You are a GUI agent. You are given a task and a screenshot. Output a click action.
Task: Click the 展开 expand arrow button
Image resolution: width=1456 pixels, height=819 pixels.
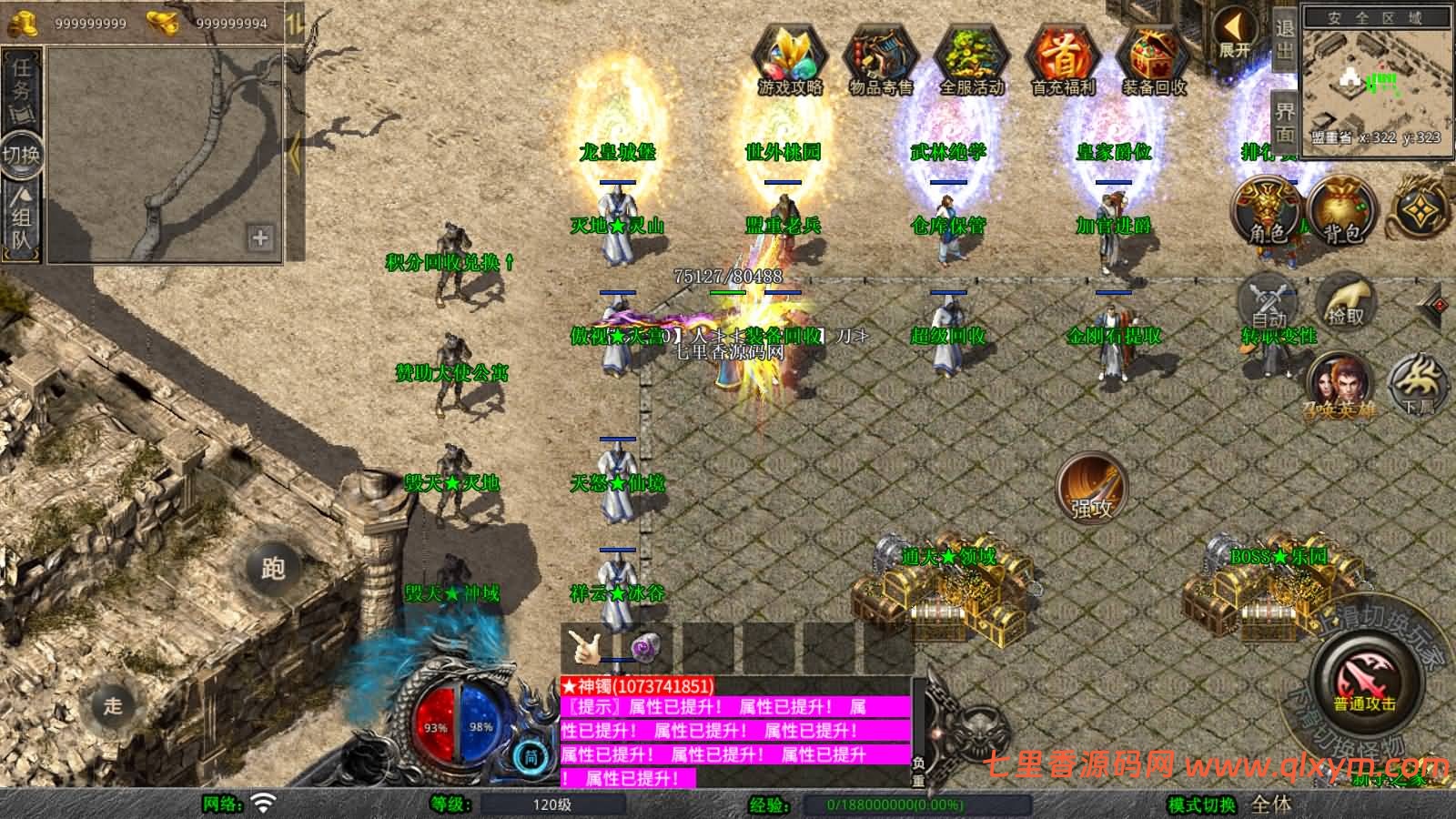pyautogui.click(x=1234, y=35)
